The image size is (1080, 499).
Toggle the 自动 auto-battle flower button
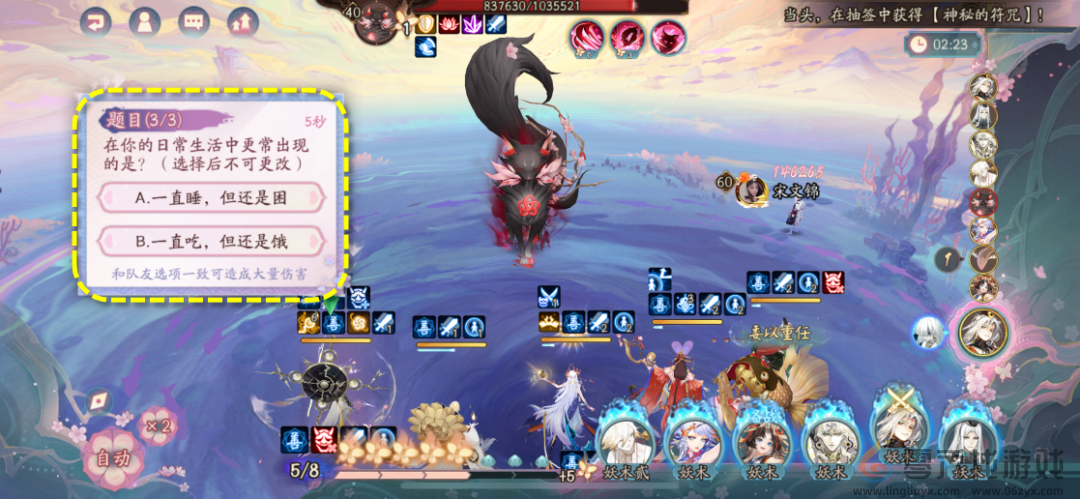(x=112, y=459)
